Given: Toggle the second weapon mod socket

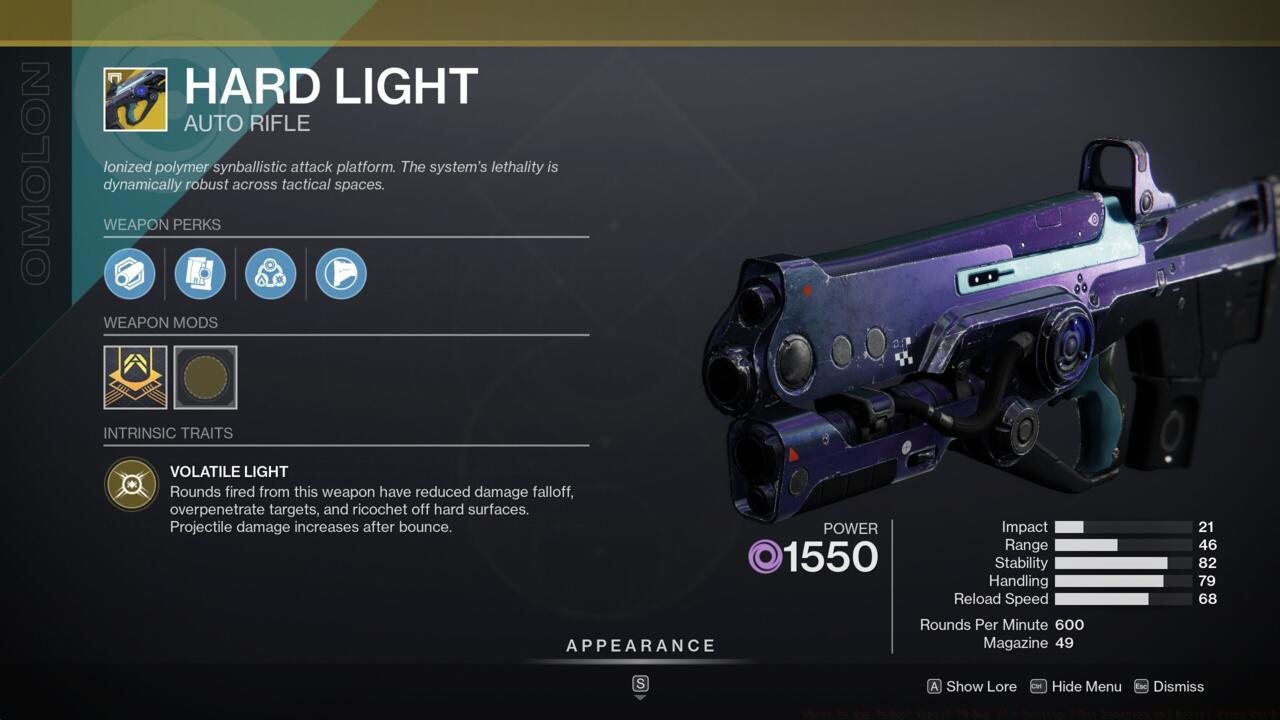Looking at the screenshot, I should pos(205,377).
